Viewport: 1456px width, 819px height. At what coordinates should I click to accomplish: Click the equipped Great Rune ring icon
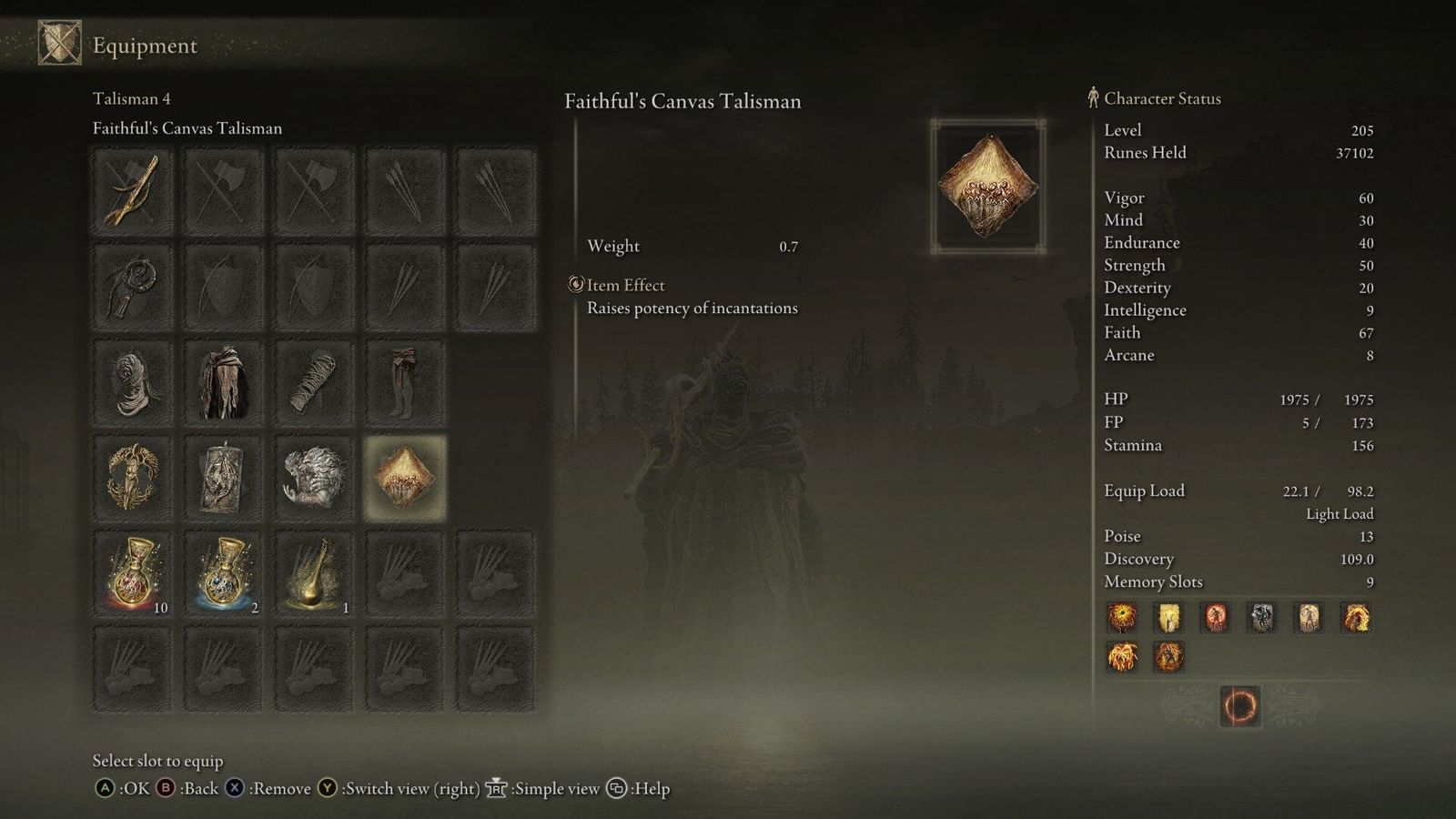pos(1239,708)
